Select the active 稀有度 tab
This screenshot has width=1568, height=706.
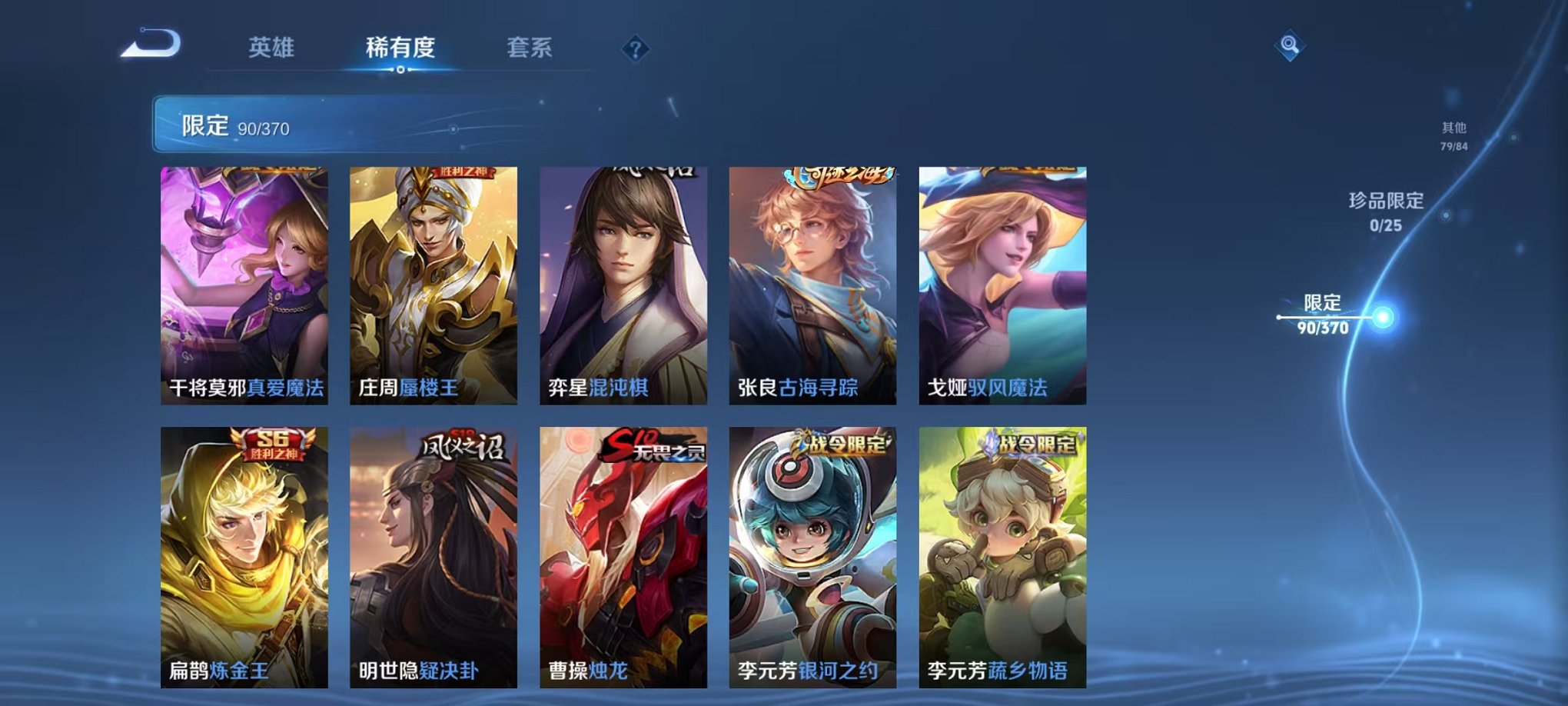click(x=398, y=46)
